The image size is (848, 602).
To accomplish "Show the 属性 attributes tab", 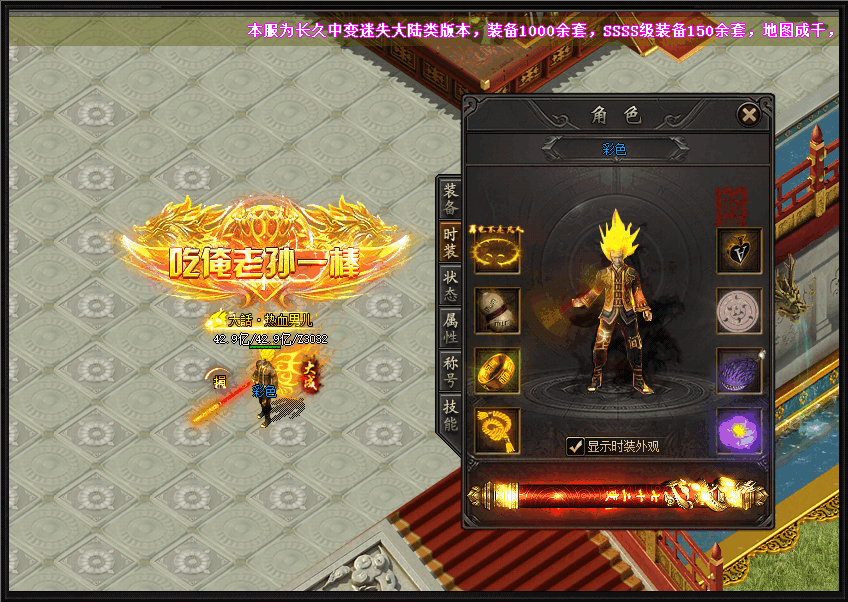I will [450, 327].
